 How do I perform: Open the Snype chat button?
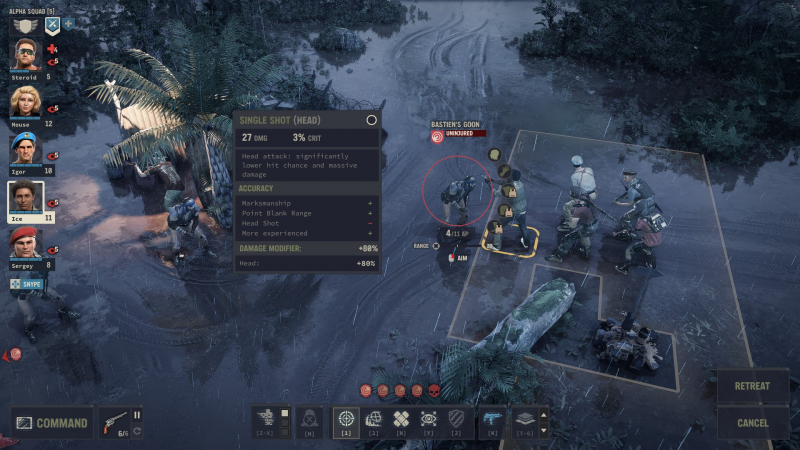click(27, 285)
